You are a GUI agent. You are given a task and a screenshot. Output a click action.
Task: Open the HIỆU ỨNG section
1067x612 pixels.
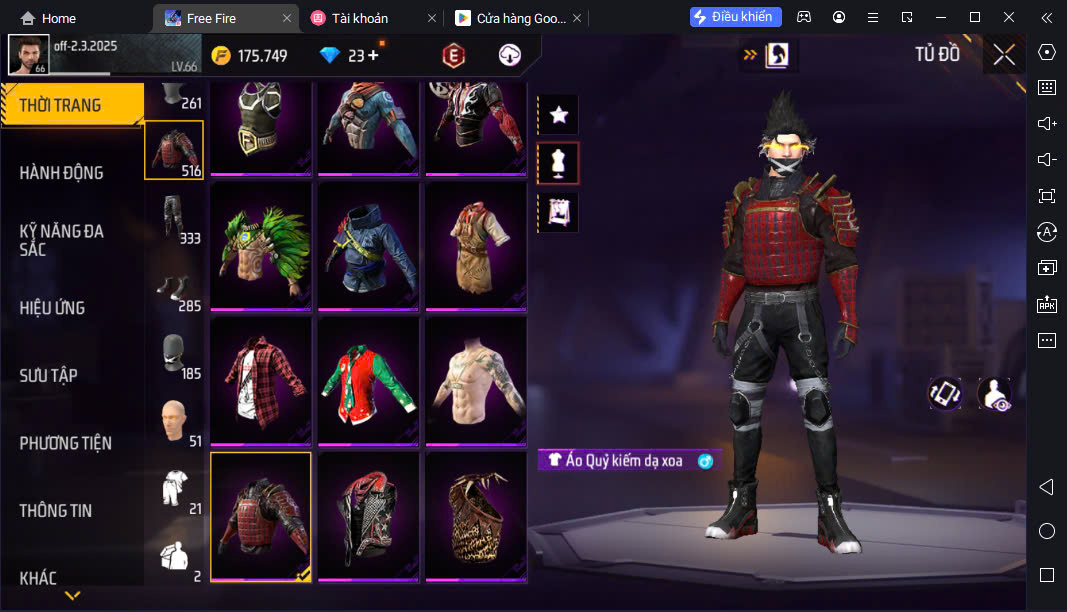point(52,308)
